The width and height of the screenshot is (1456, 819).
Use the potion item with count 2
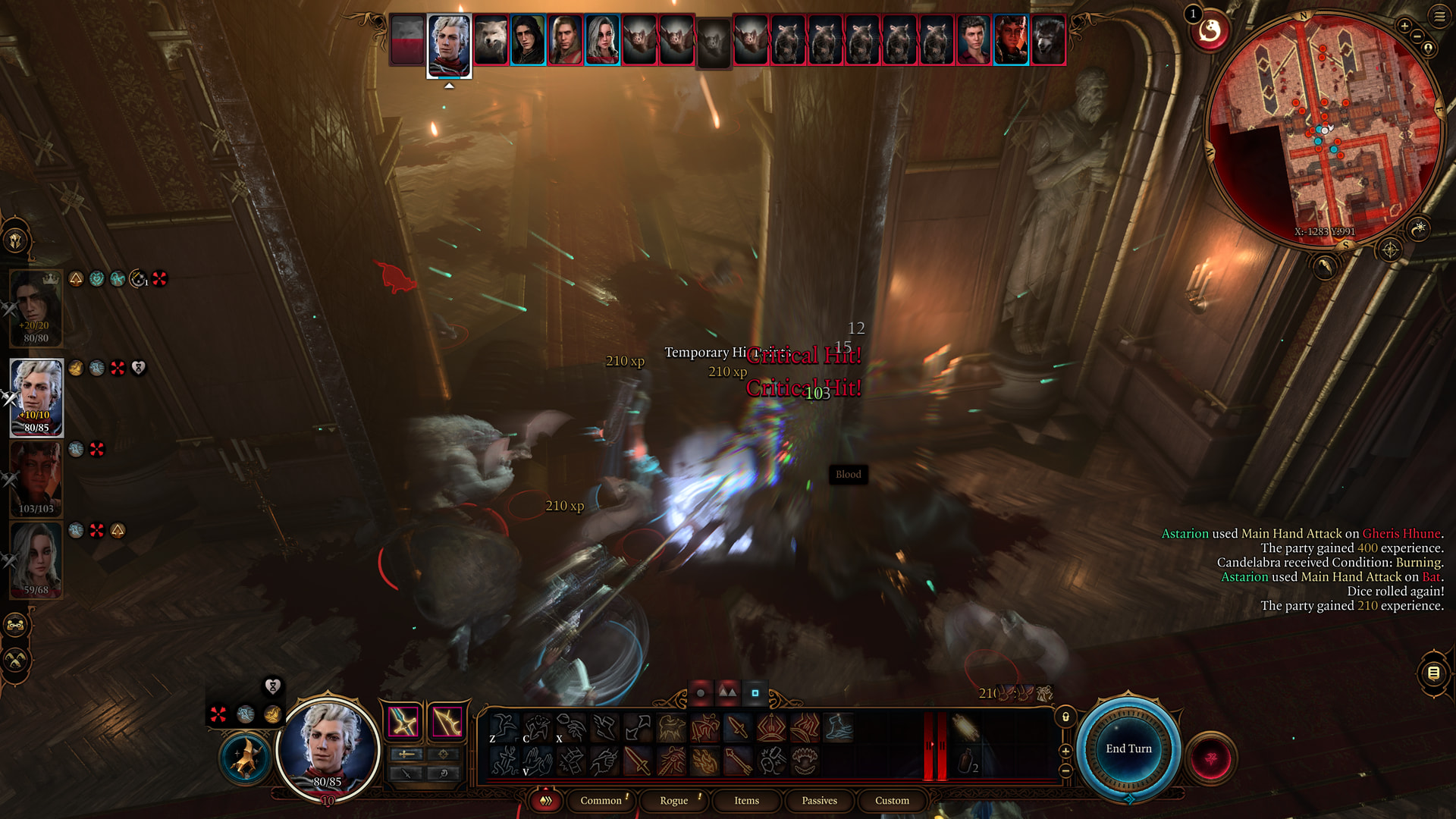point(968,761)
